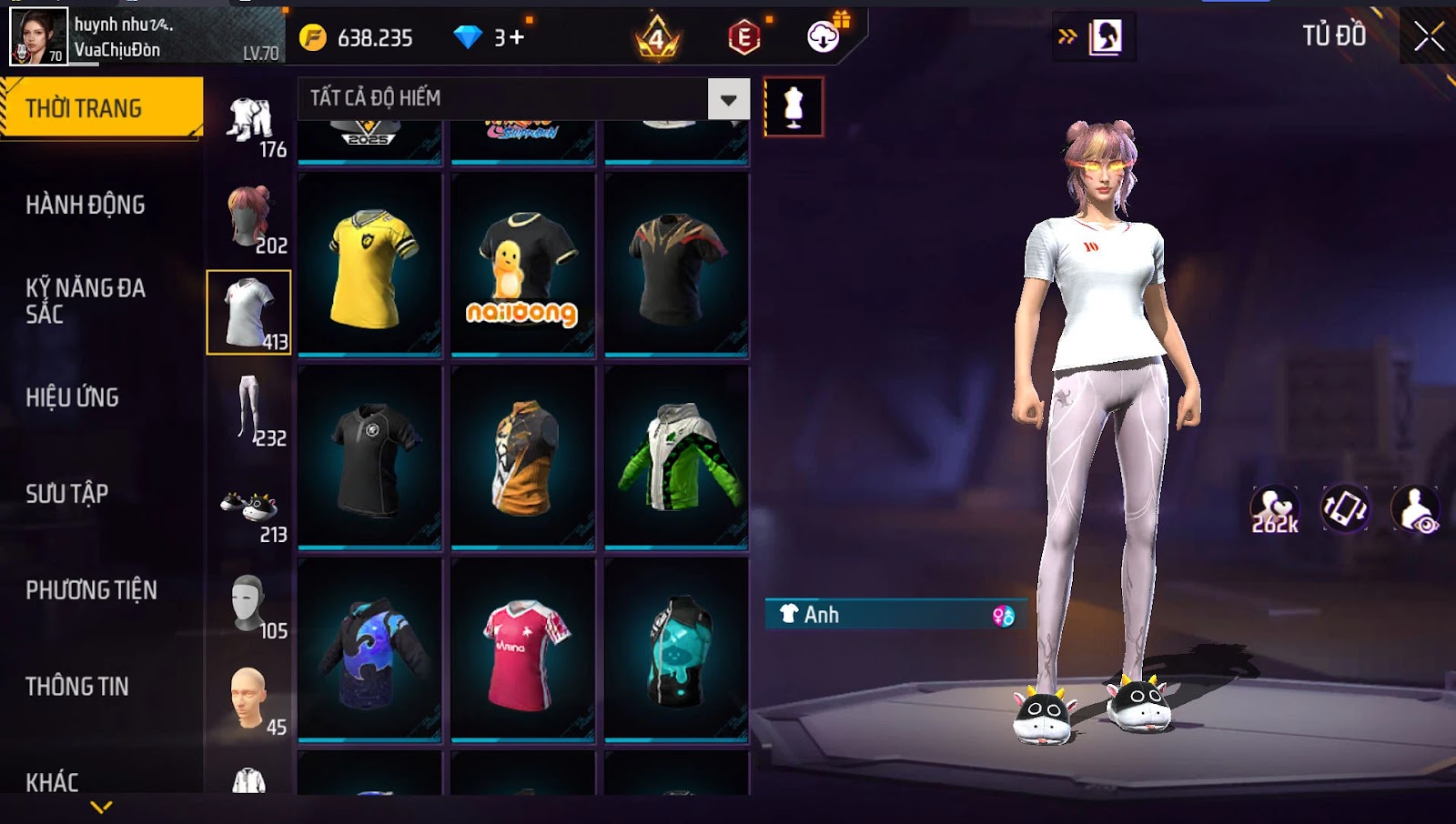The height and width of the screenshot is (824, 1456).
Task: Open the Hành Động menu
Action: 86,206
